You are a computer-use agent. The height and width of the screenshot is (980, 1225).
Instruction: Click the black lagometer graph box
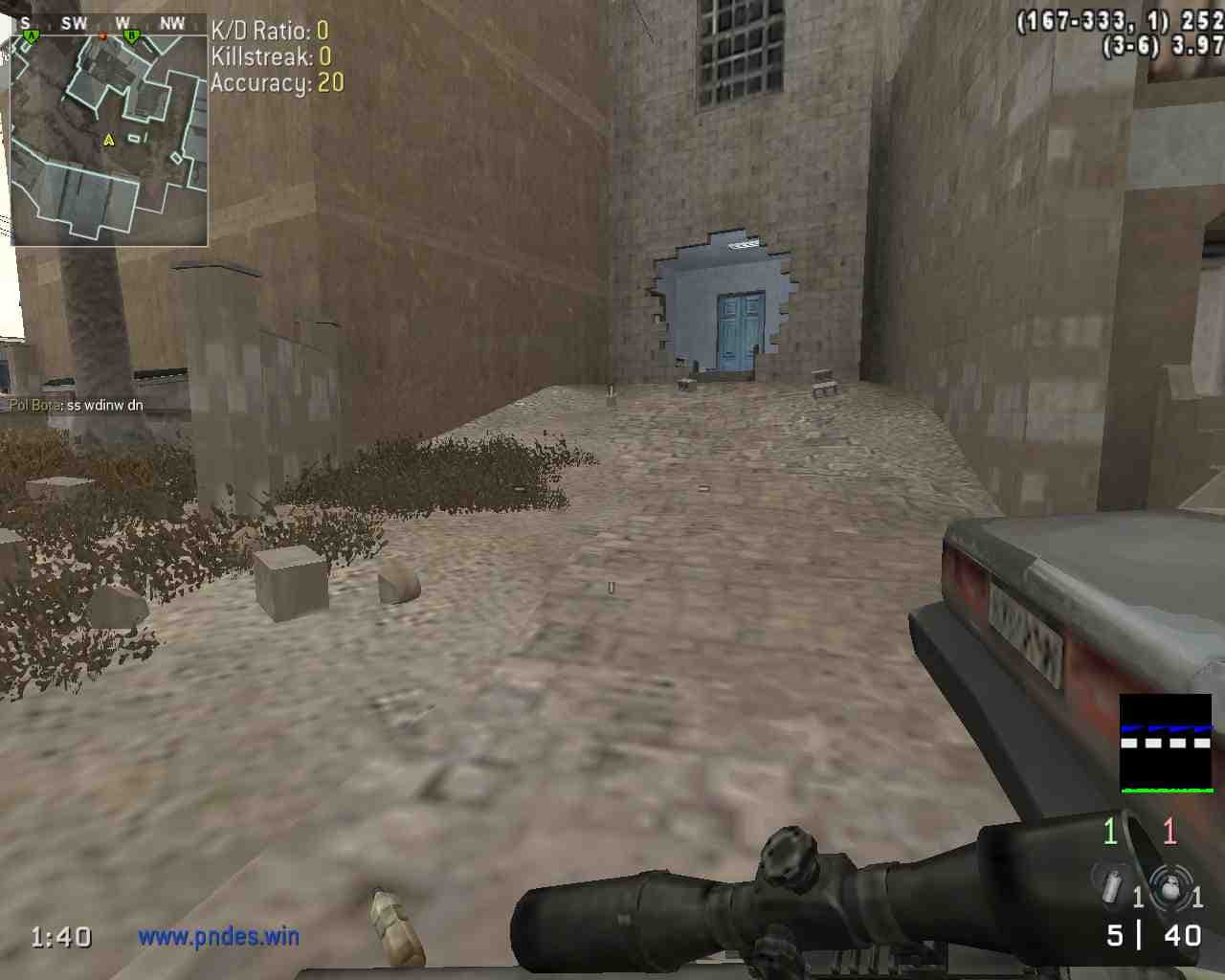point(1166,745)
